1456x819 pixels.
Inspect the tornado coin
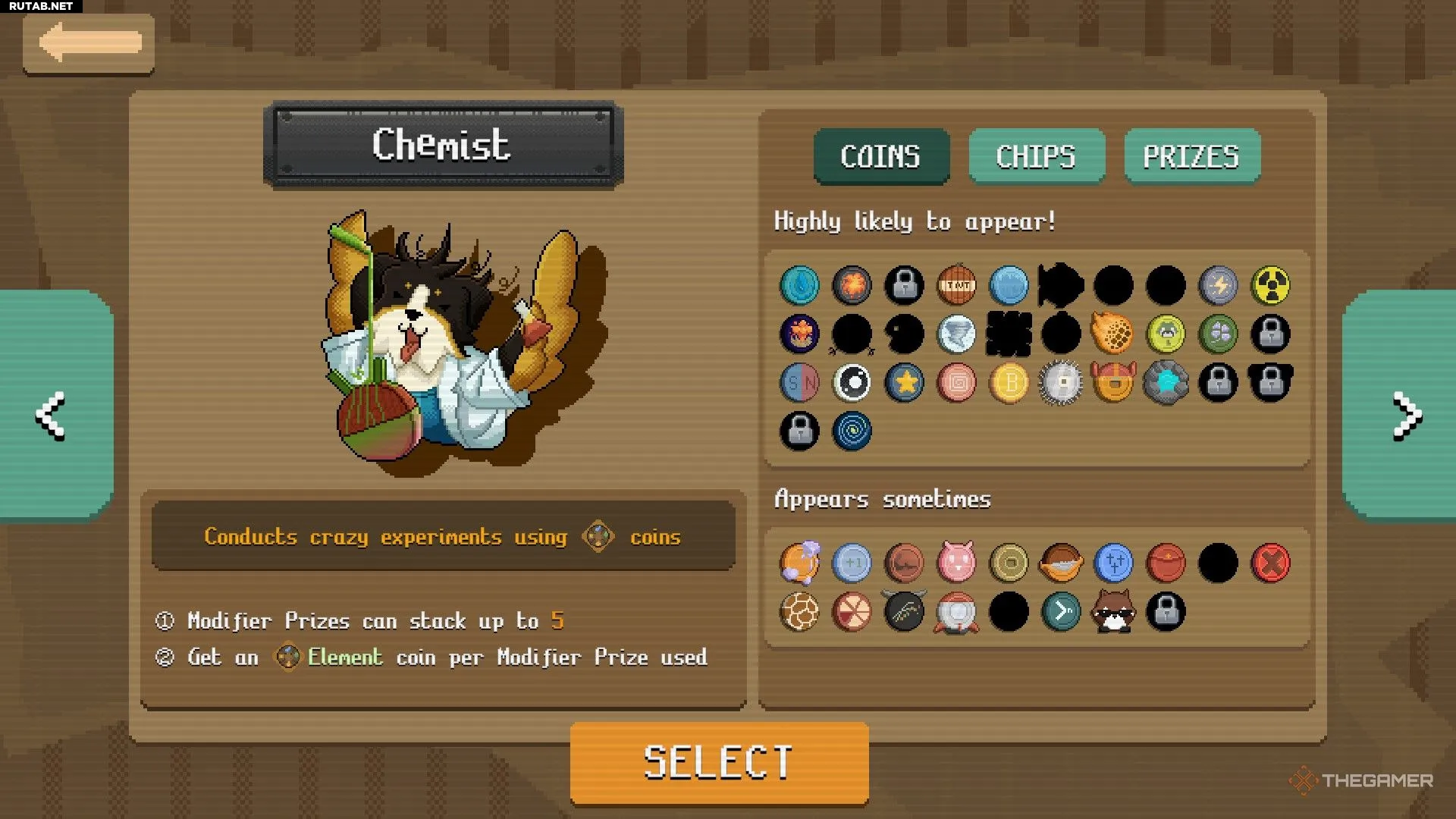pos(957,334)
